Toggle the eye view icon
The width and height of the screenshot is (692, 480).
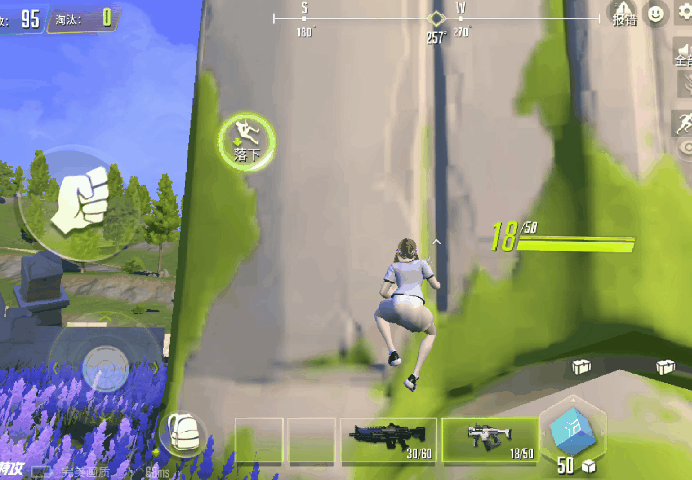point(686,150)
